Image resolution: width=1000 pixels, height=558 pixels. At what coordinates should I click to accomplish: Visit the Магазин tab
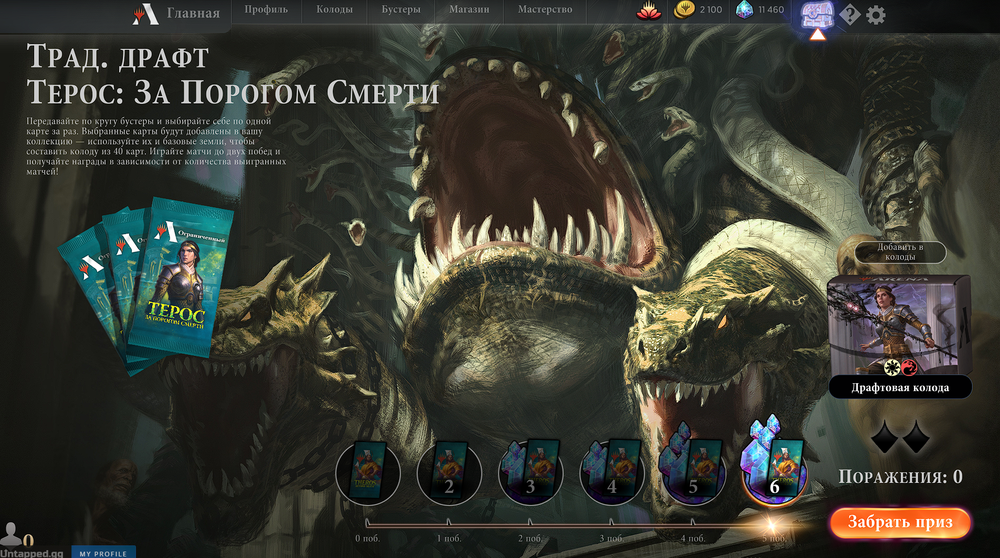pyautogui.click(x=468, y=10)
